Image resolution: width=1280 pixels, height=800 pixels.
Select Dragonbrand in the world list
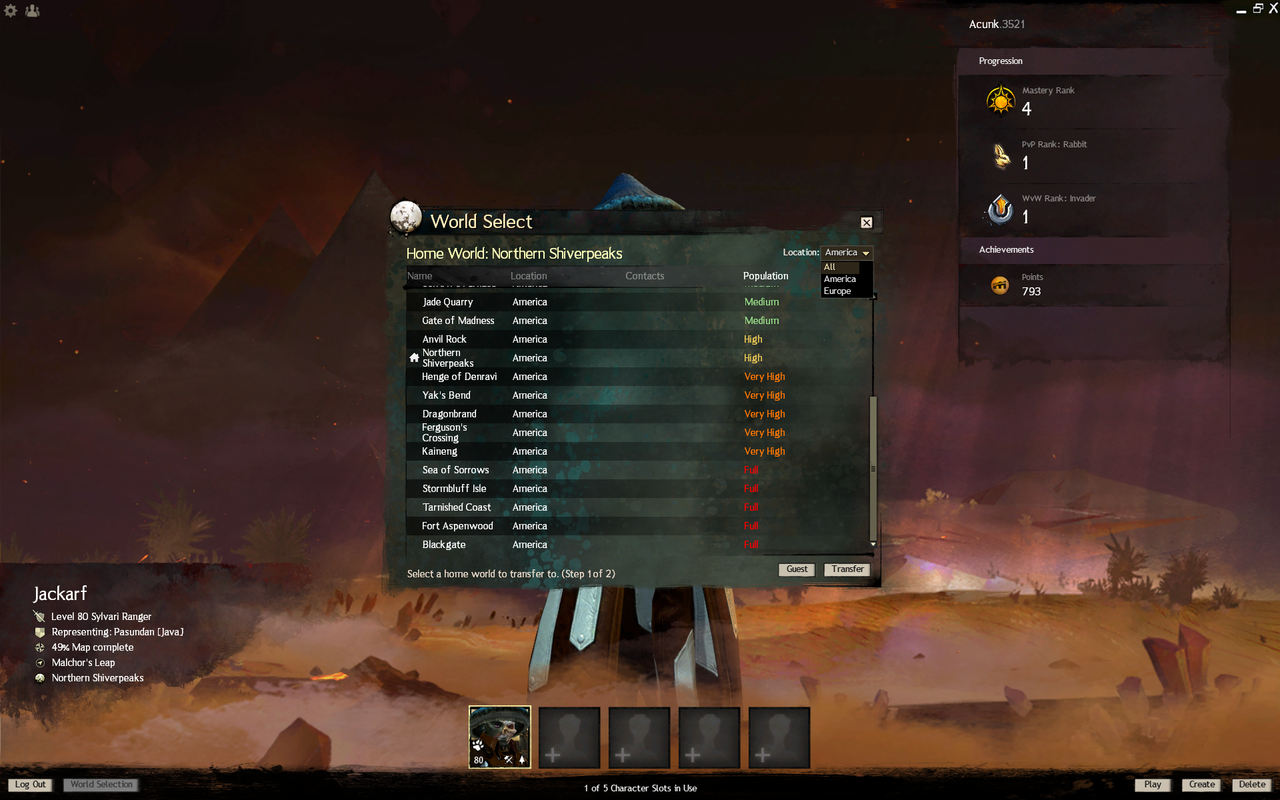(449, 414)
